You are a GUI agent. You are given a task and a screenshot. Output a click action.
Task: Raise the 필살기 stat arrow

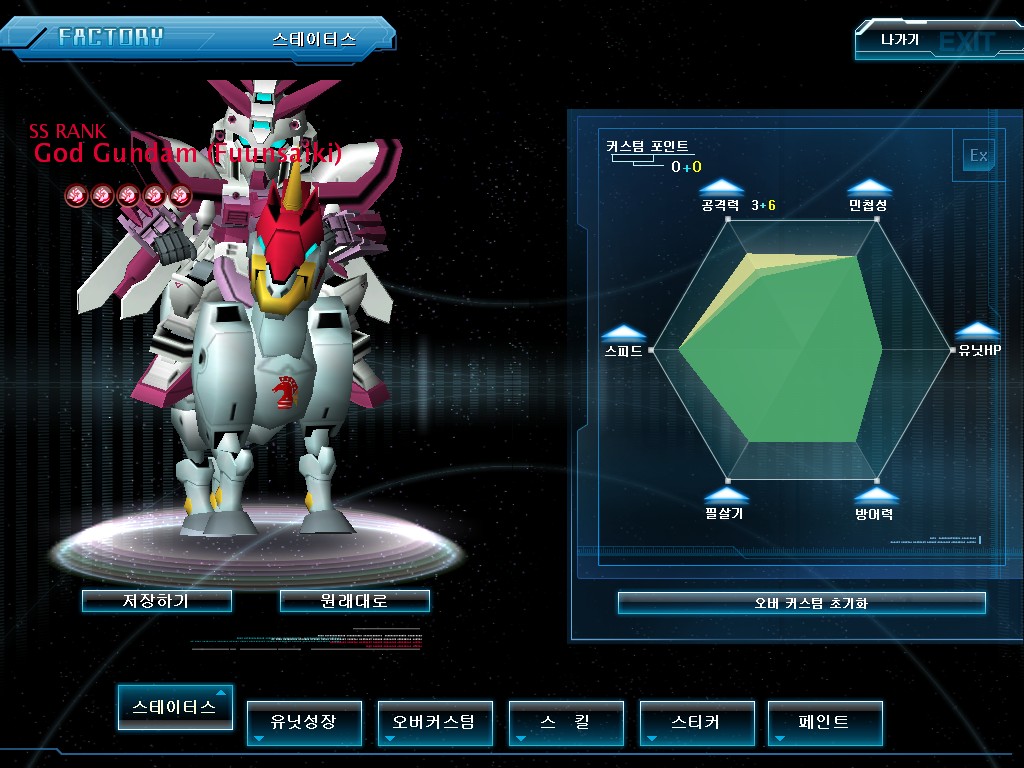(725, 495)
